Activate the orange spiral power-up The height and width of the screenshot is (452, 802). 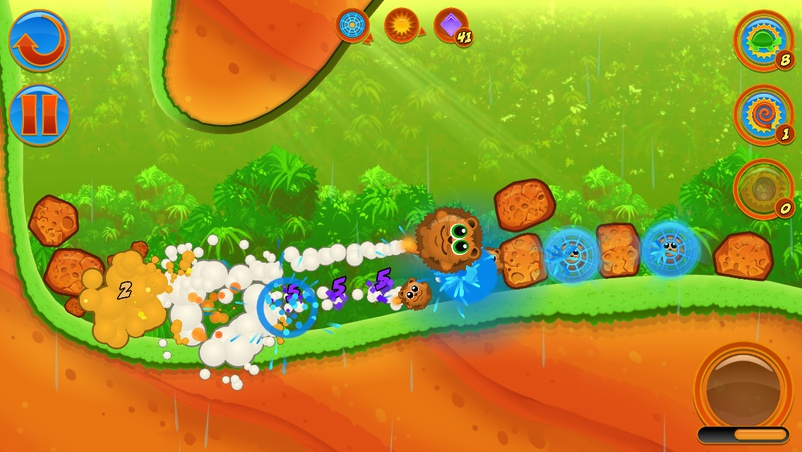tap(763, 113)
